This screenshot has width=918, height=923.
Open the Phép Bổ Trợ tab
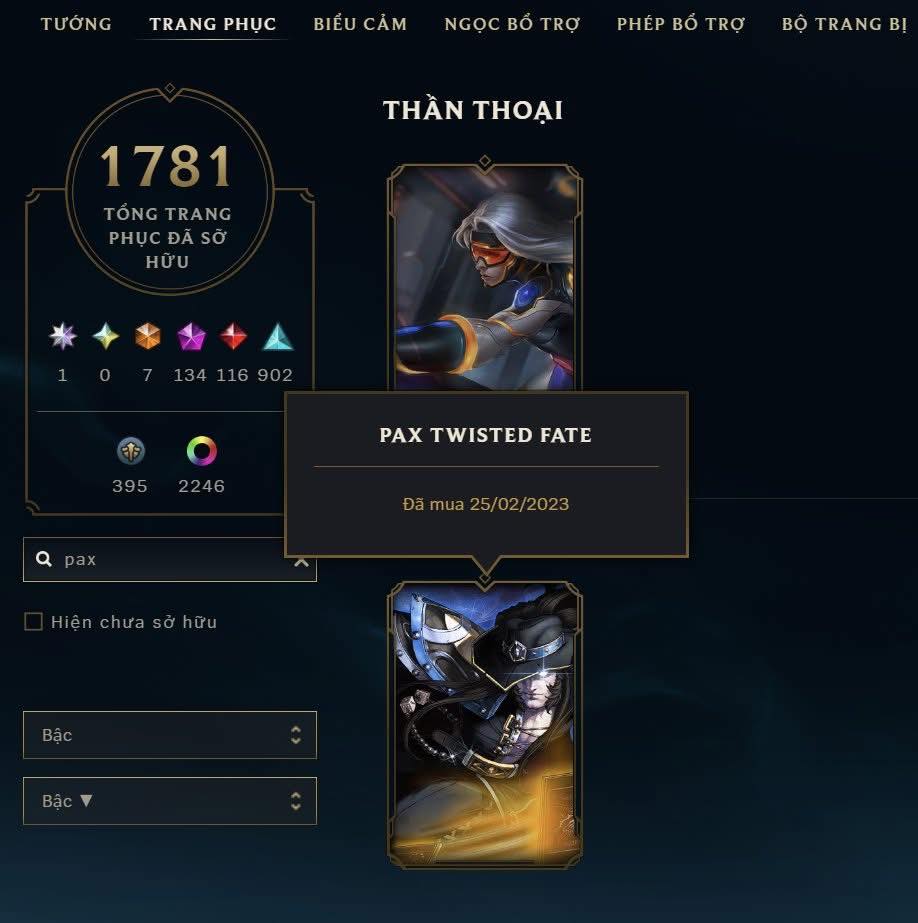680,24
